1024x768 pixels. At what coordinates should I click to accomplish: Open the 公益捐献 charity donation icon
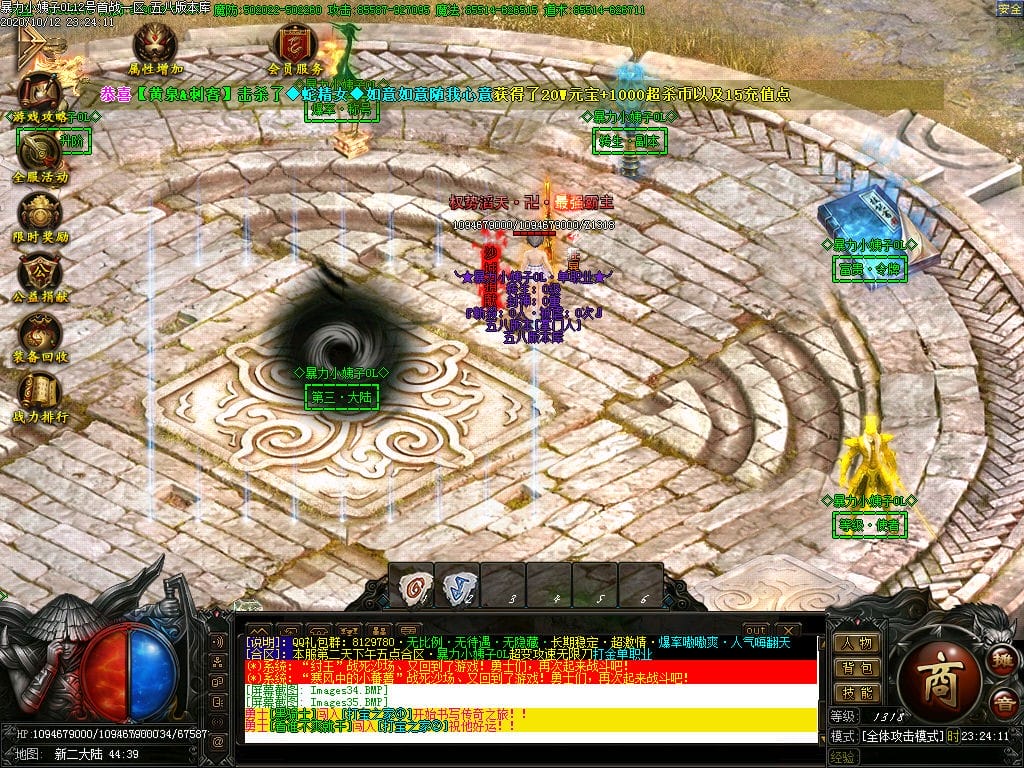tap(40, 272)
